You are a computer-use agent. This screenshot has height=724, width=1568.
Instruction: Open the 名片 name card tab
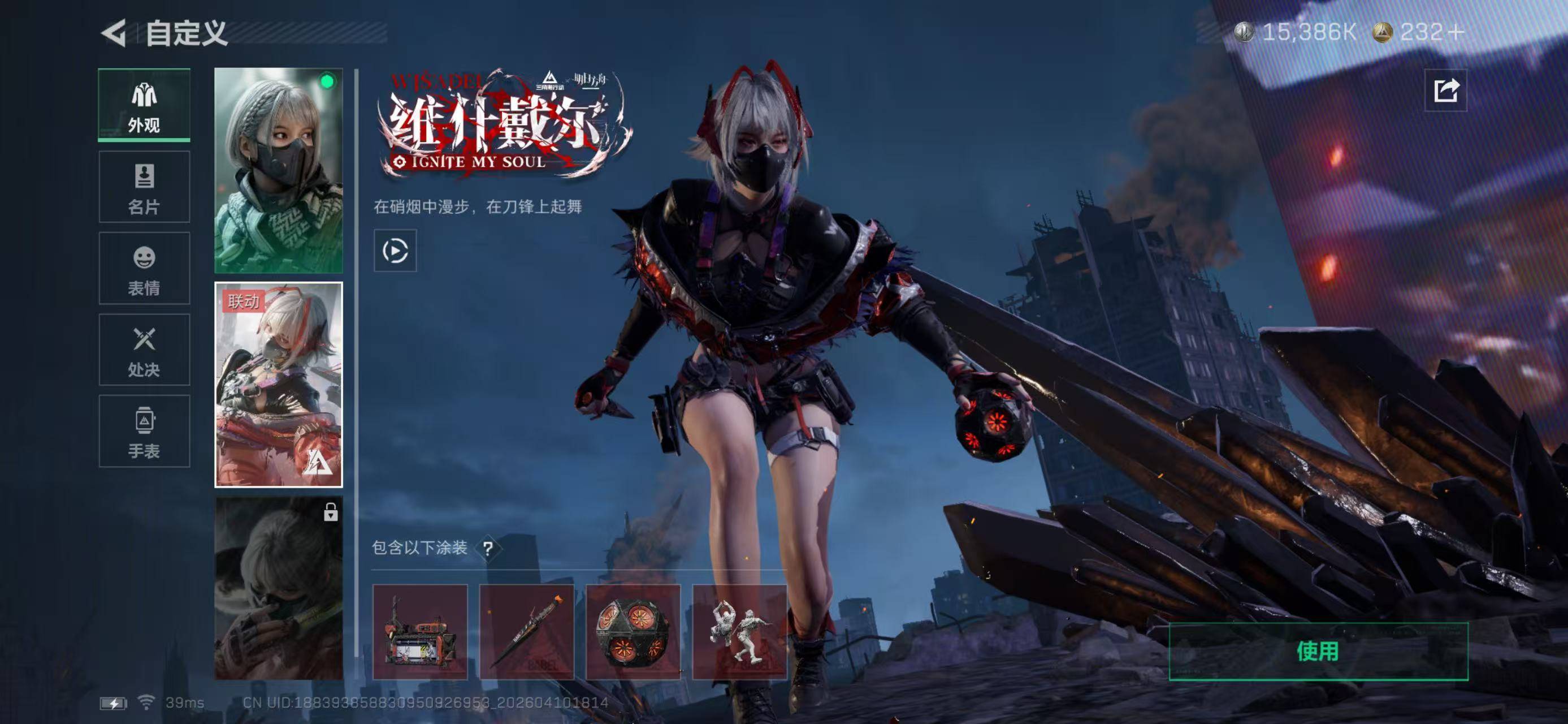pos(144,187)
